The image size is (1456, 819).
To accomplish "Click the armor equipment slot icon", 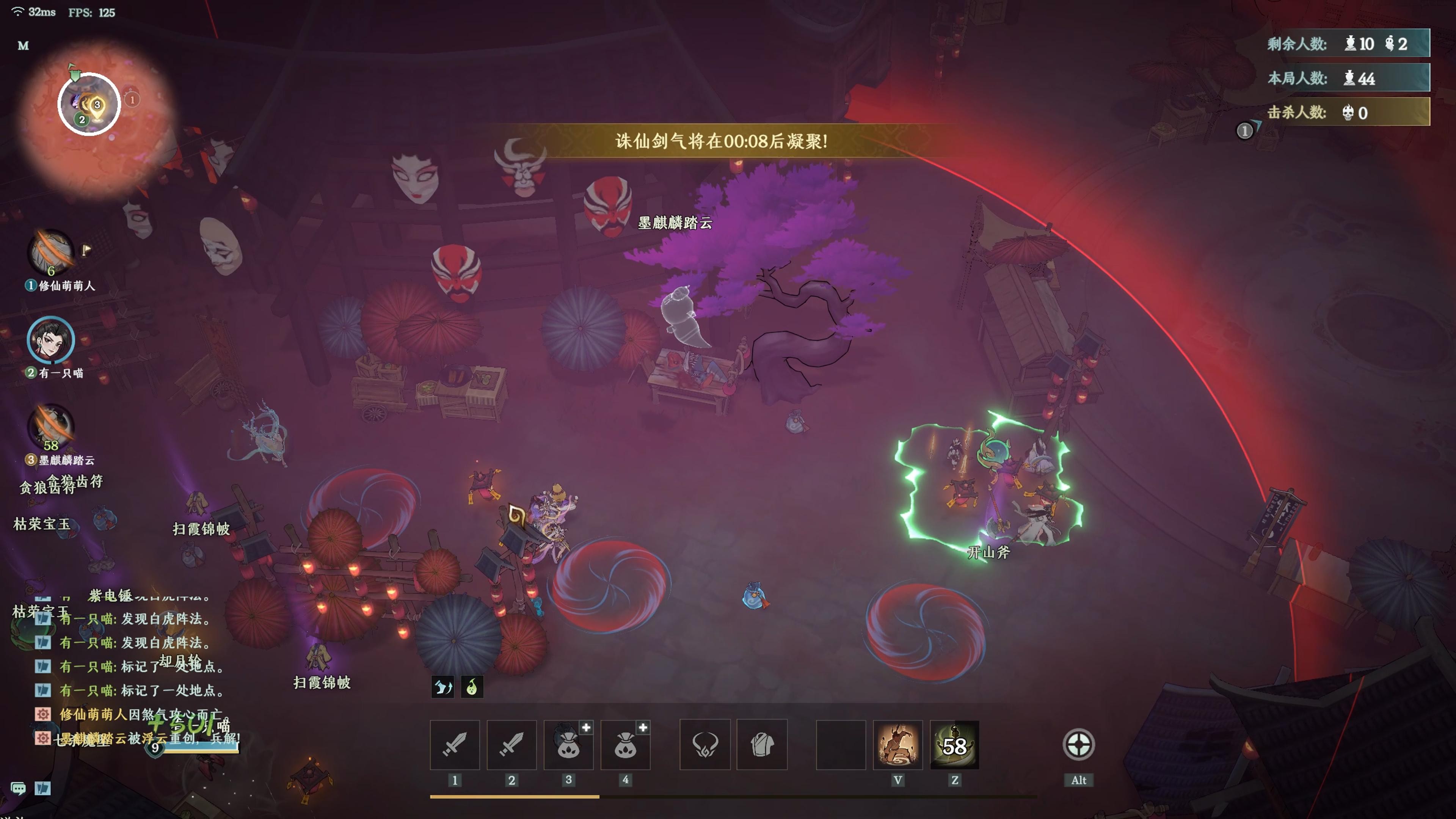I will (x=705, y=744).
